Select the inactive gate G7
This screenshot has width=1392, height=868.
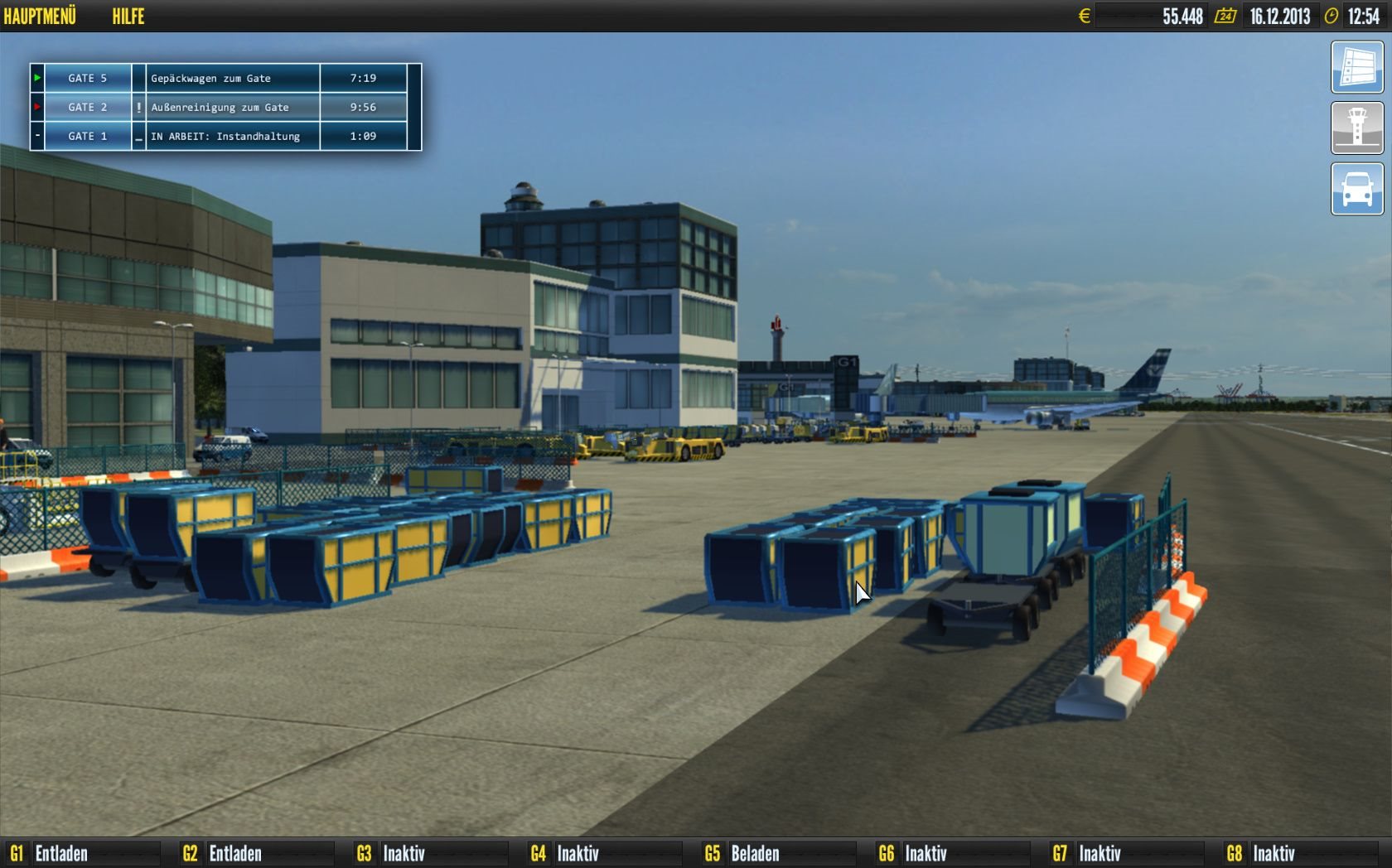(1088, 853)
